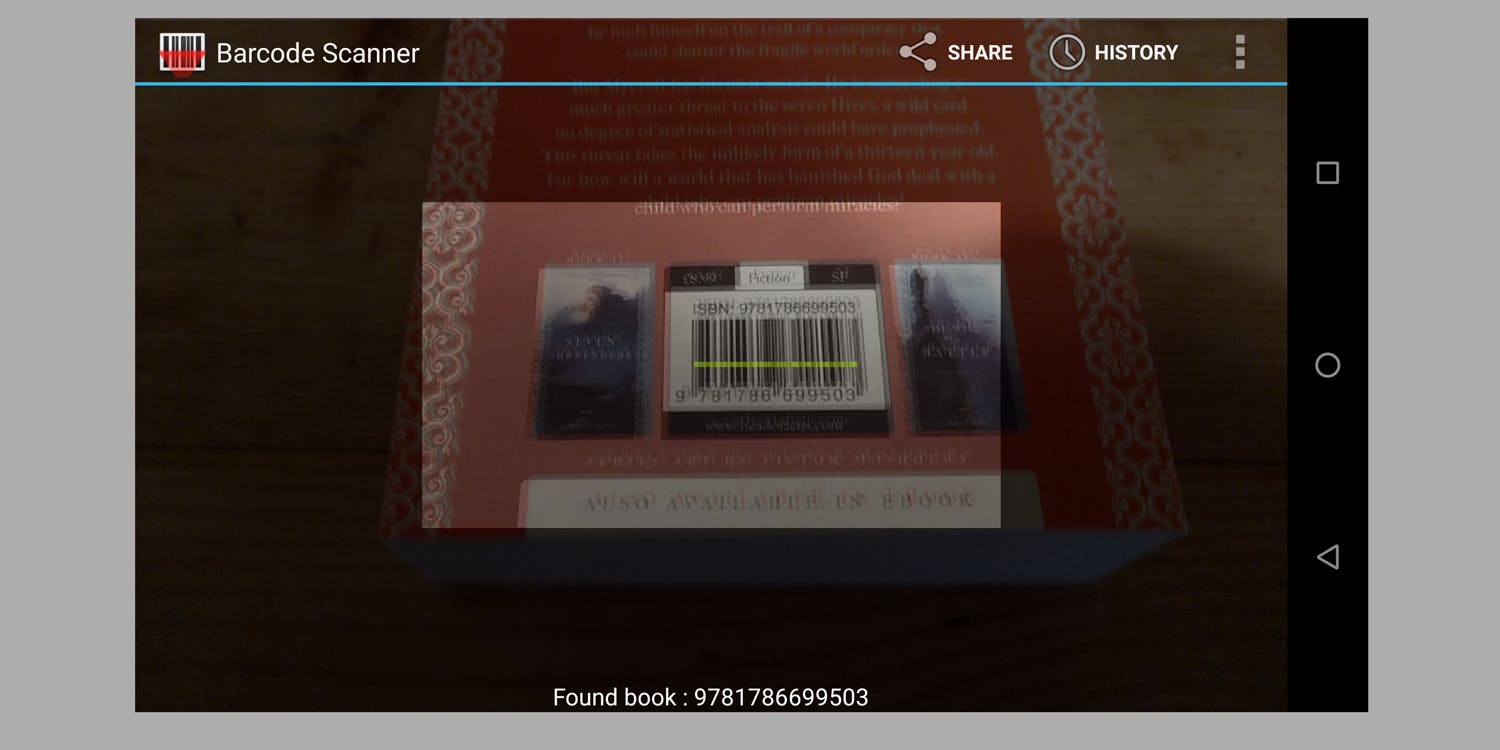Click the barcode graphic in the app icon
This screenshot has height=750, width=1500.
point(183,52)
